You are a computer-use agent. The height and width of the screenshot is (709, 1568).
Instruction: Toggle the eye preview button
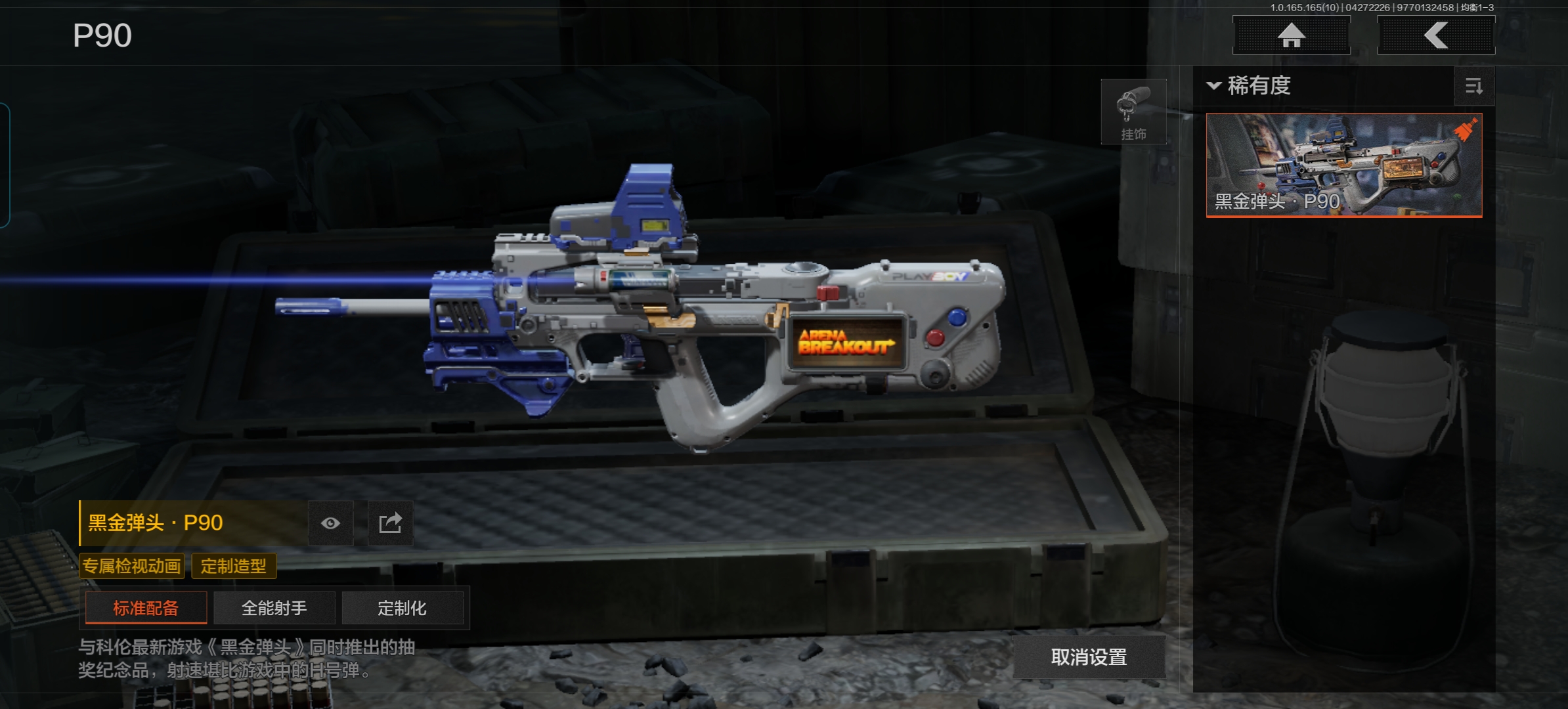330,523
